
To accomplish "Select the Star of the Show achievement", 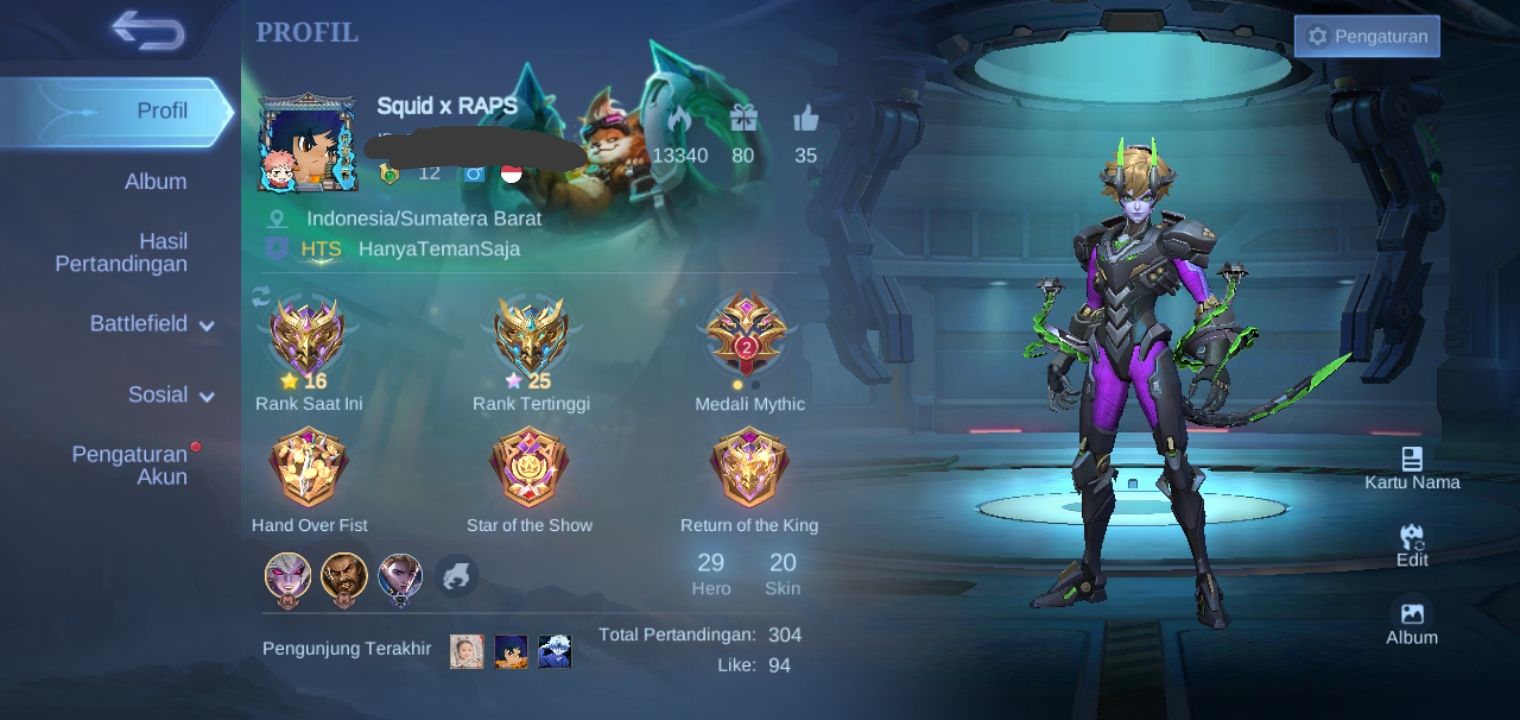I will [x=529, y=467].
